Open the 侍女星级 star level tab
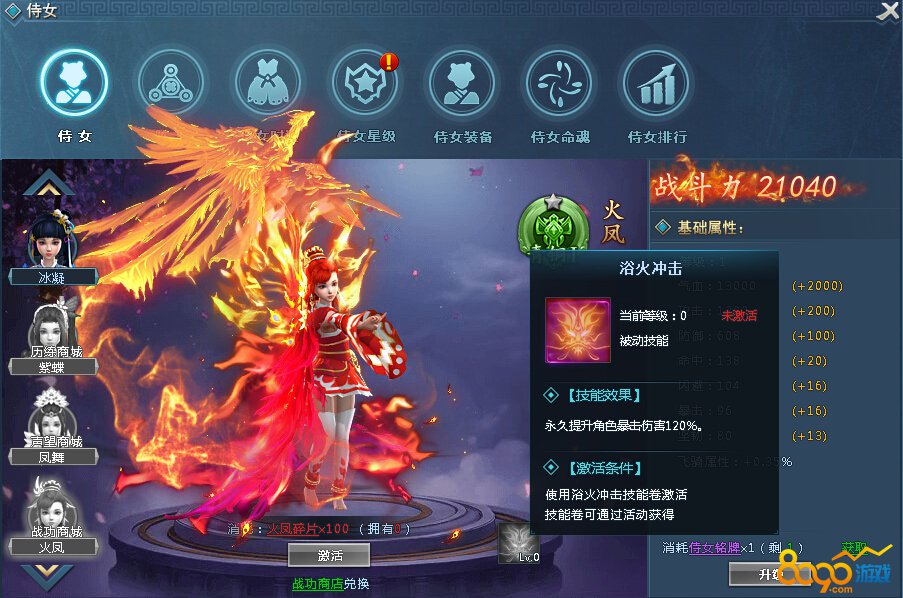 pos(366,84)
